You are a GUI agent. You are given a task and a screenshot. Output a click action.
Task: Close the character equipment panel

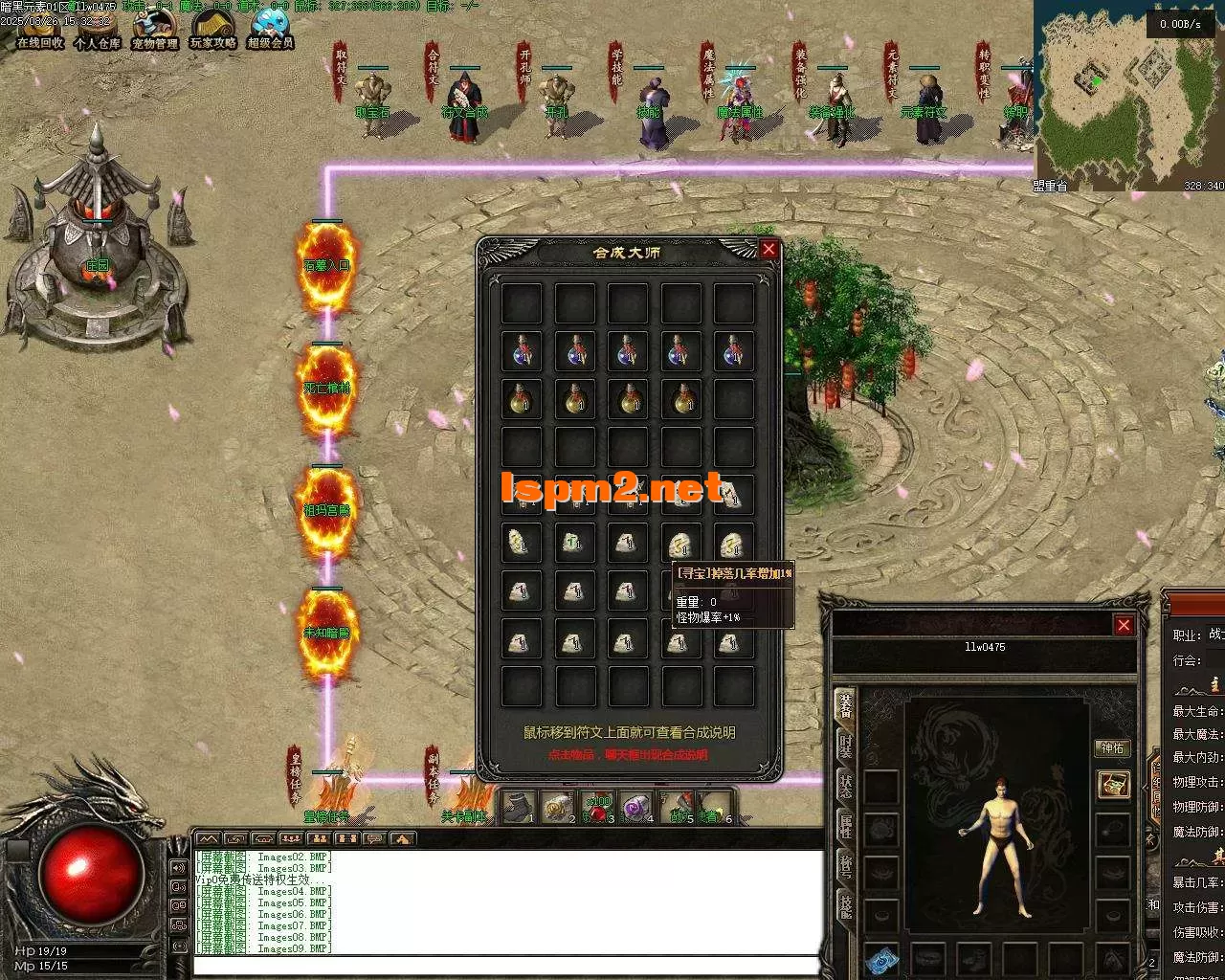pos(1124,625)
